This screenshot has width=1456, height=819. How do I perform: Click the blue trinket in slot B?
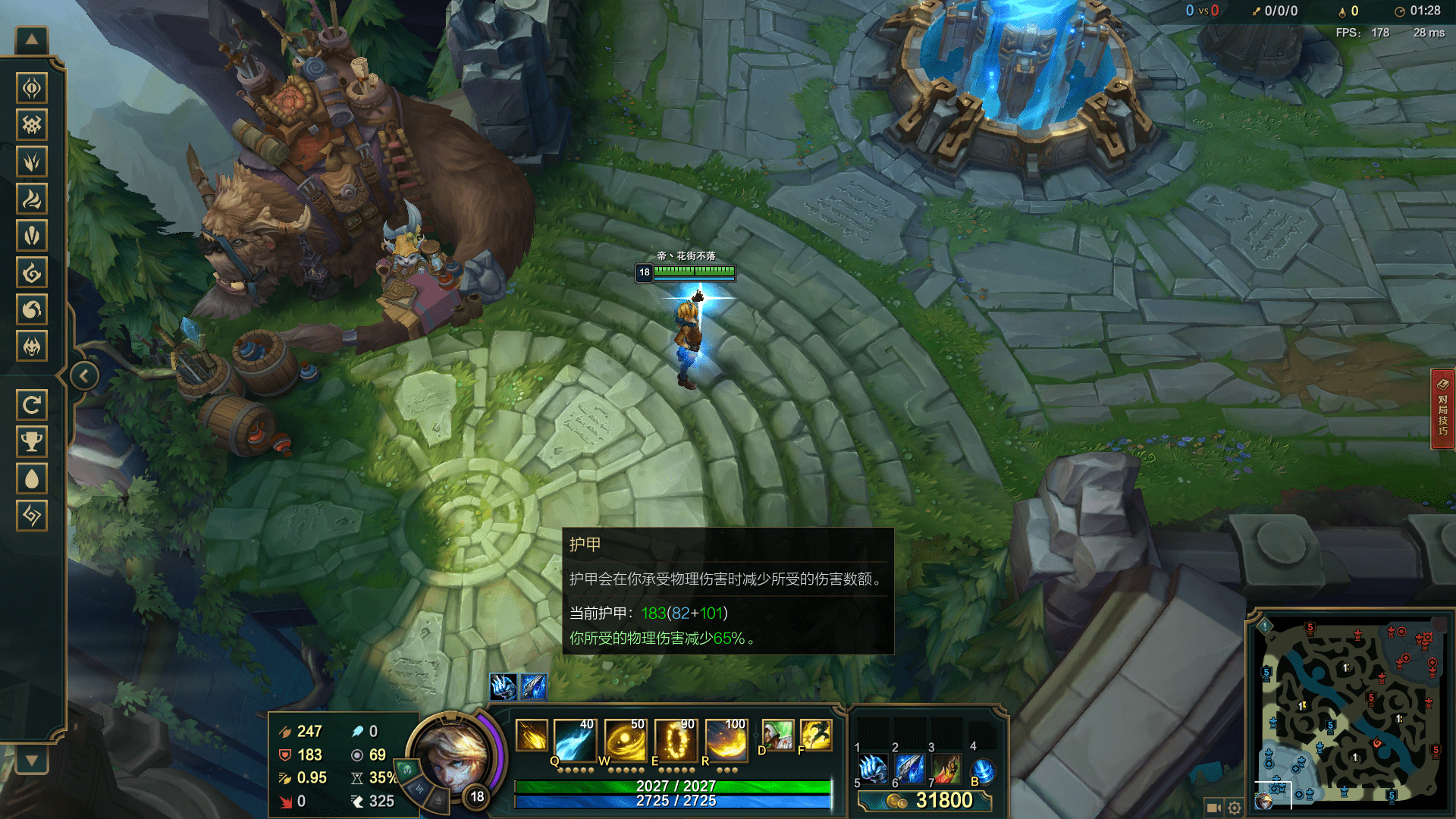984,771
